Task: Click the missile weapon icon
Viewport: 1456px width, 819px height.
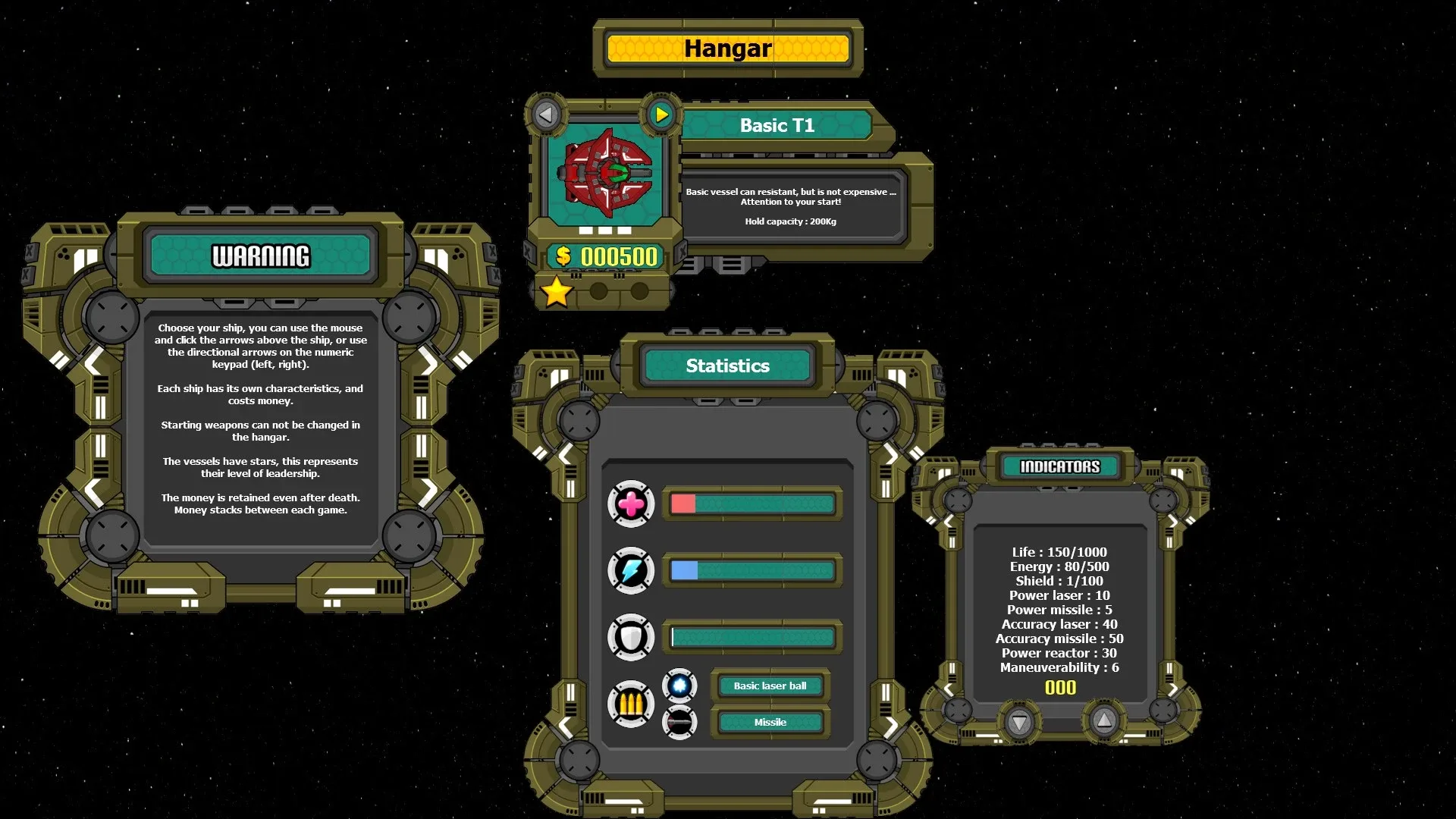Action: [680, 721]
